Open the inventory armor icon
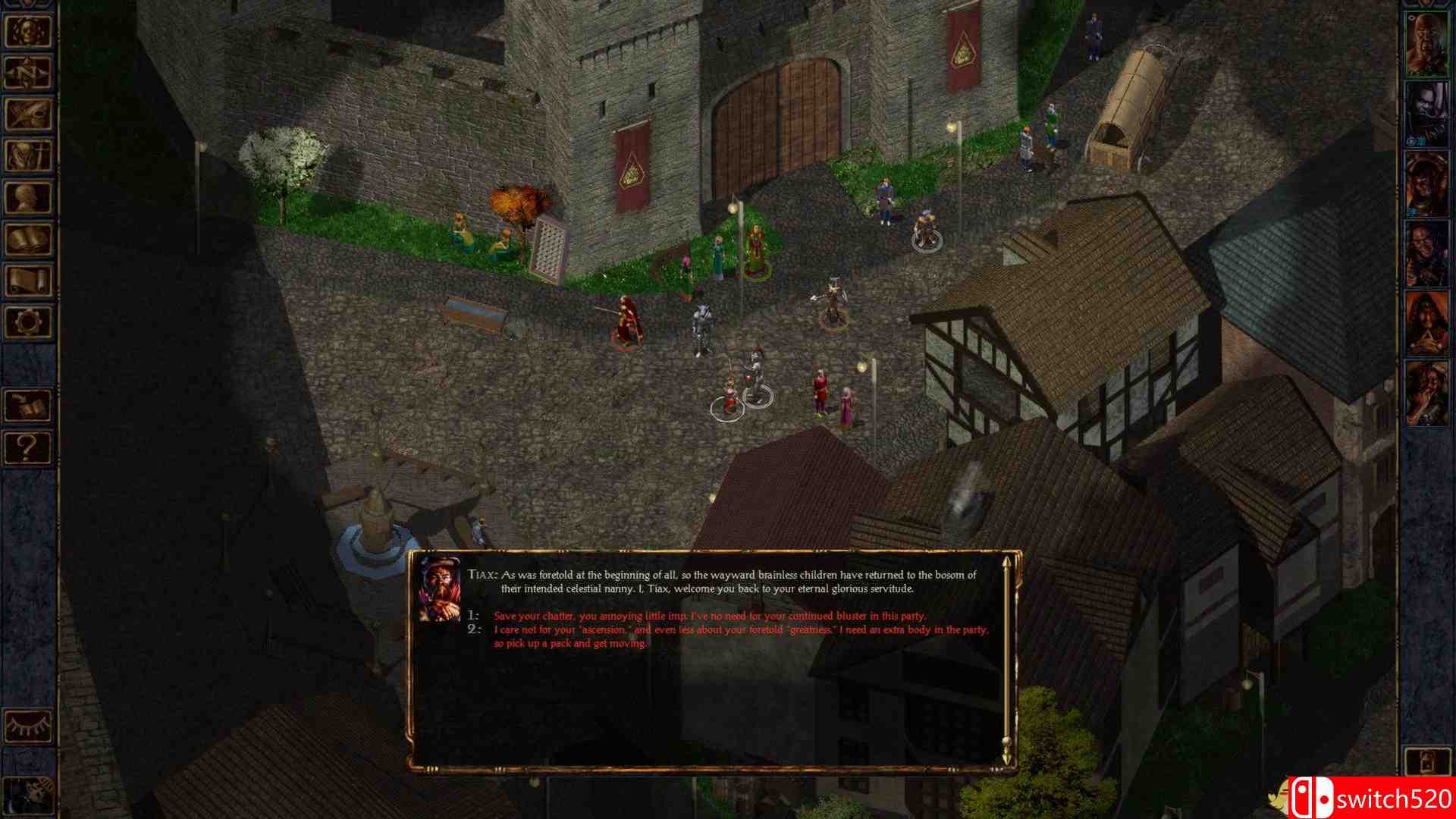 (x=29, y=155)
